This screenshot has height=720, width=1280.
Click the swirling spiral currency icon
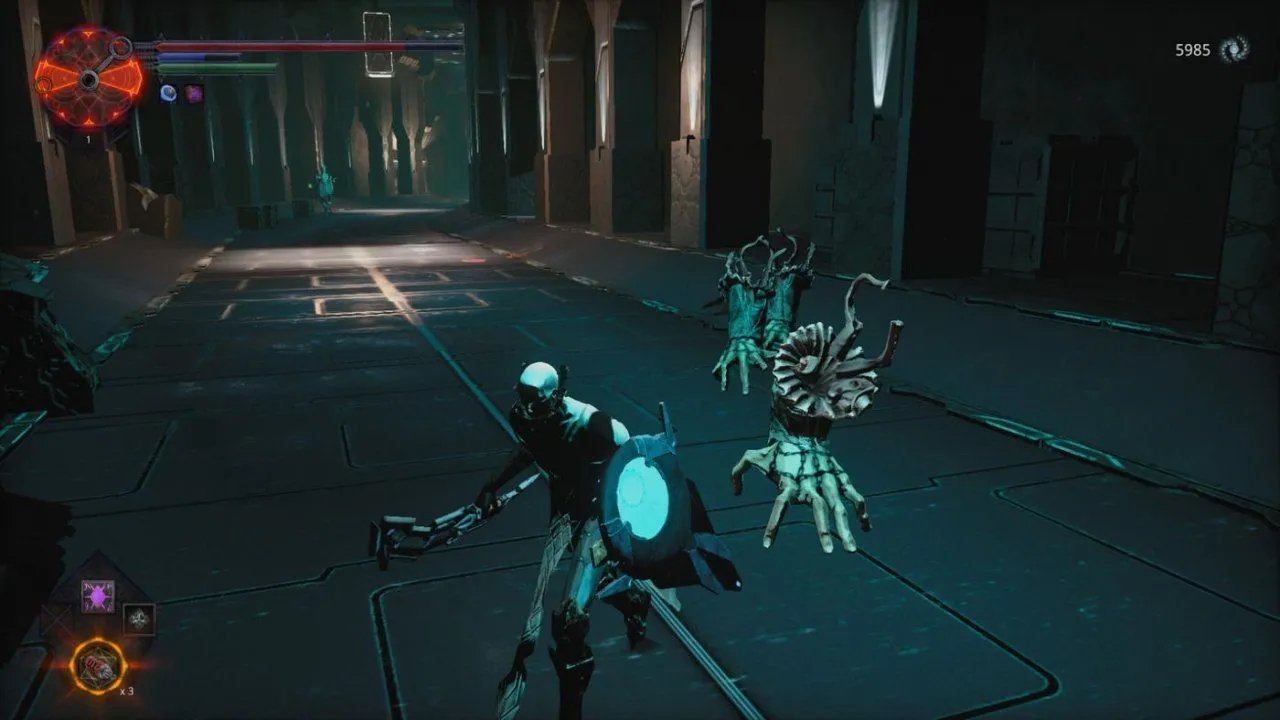click(x=1234, y=49)
